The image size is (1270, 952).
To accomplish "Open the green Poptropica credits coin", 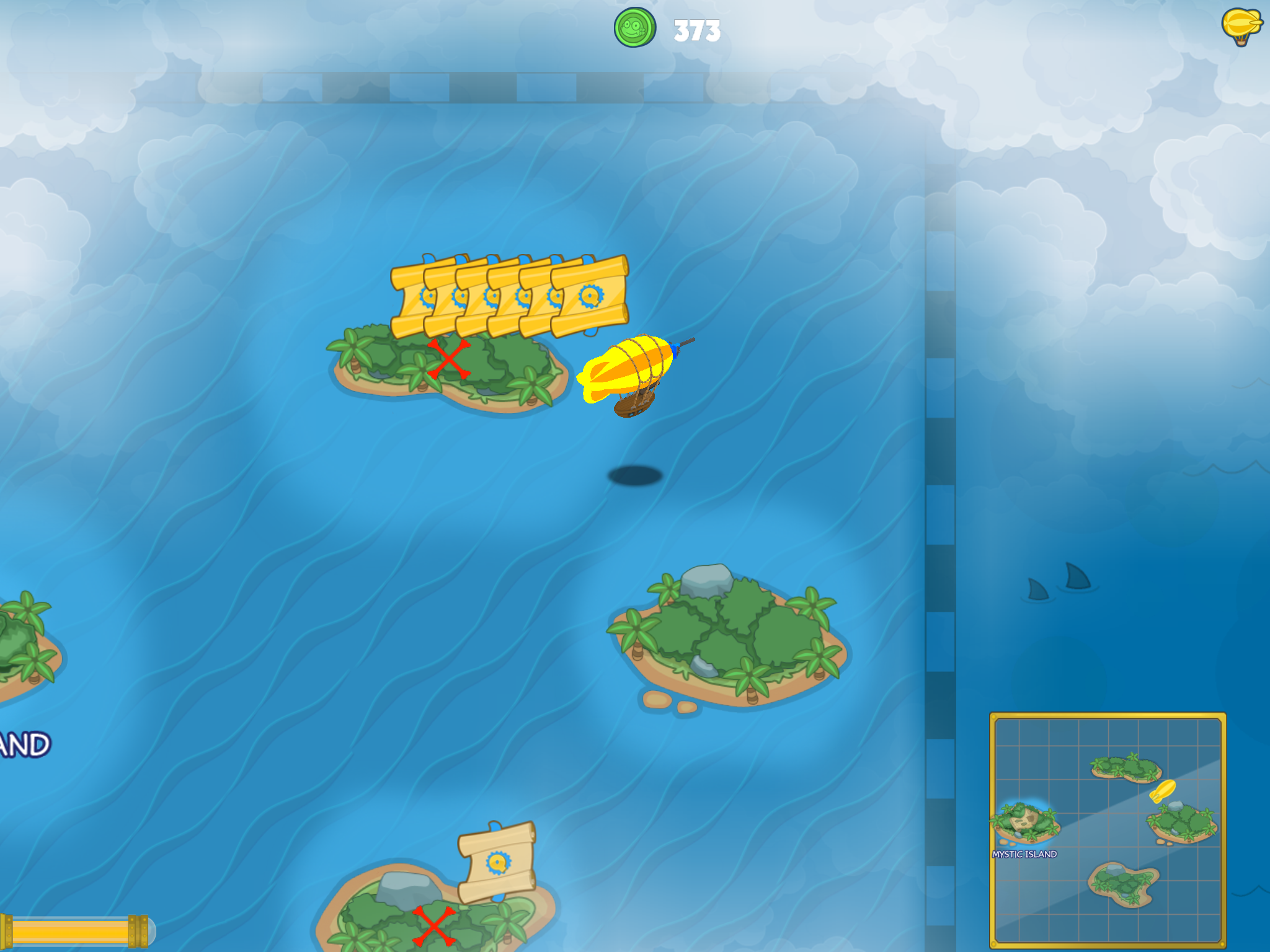I will [x=634, y=28].
